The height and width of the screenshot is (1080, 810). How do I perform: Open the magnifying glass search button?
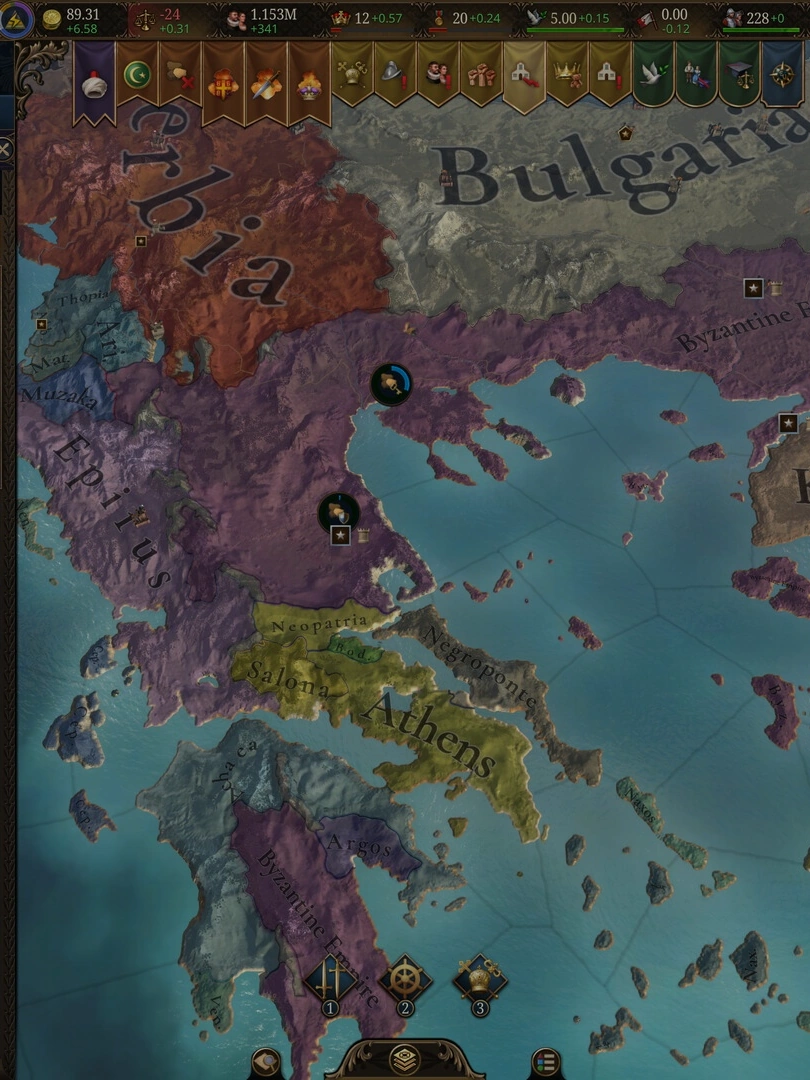266,1061
